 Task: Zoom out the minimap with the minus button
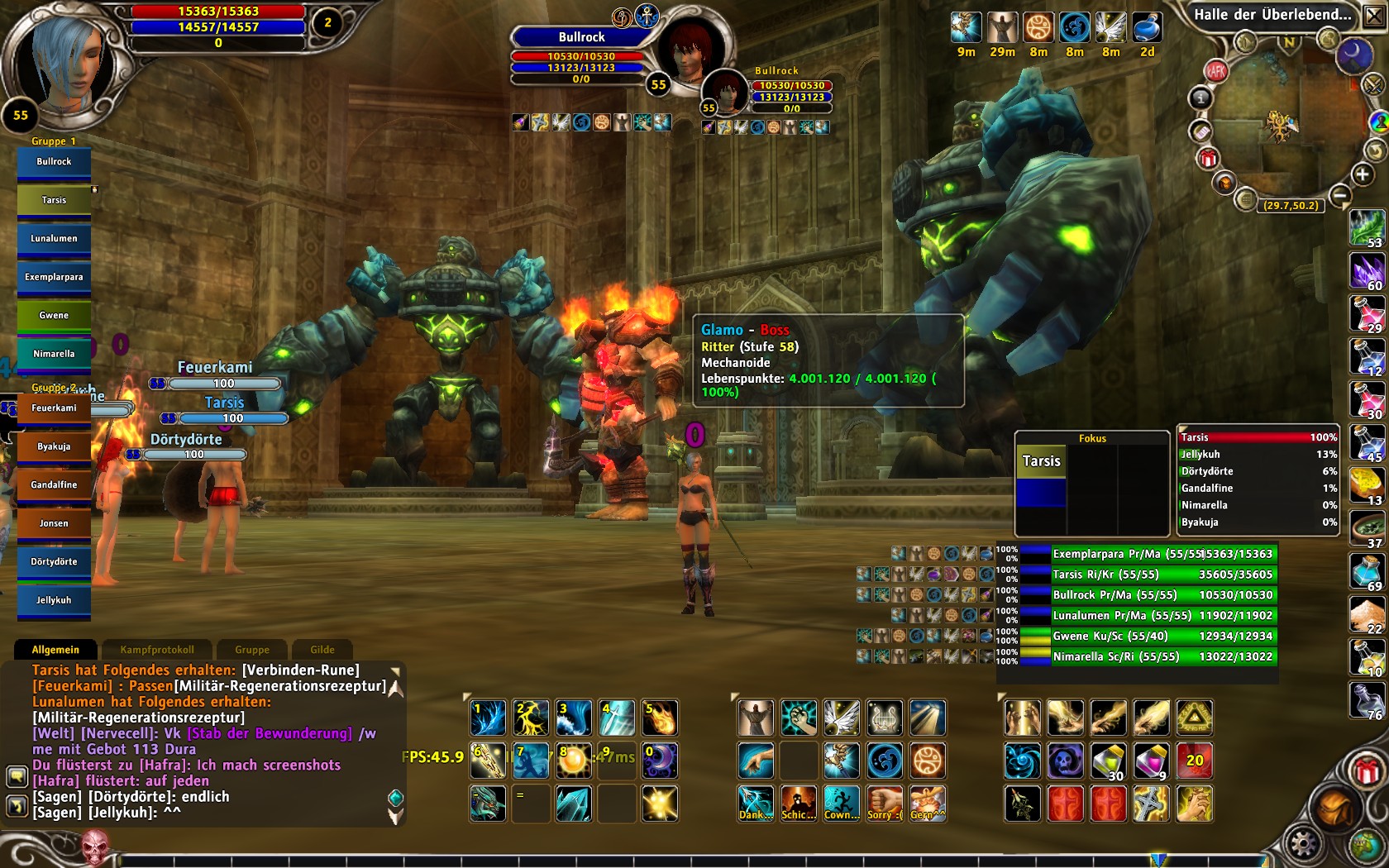click(1341, 196)
